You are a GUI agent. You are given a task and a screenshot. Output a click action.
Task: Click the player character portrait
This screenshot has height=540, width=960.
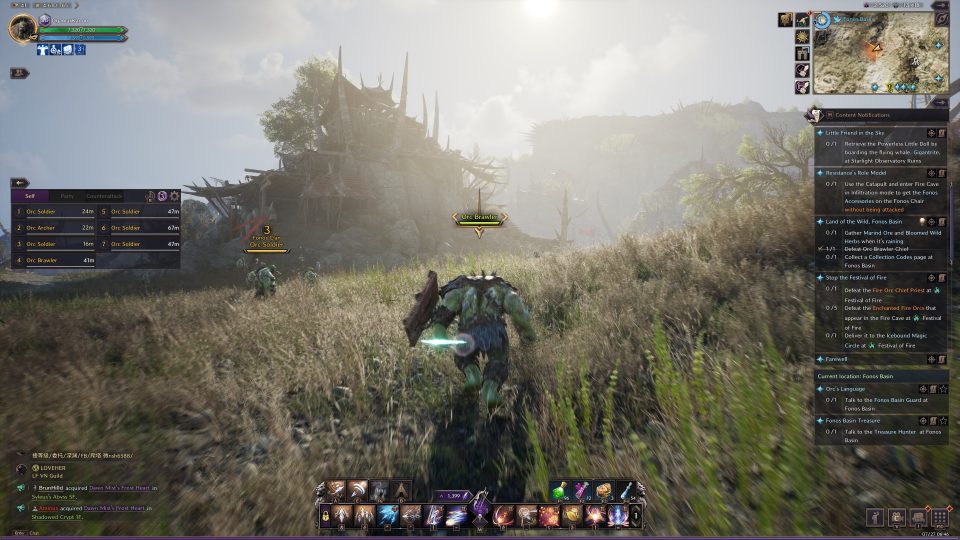22,29
